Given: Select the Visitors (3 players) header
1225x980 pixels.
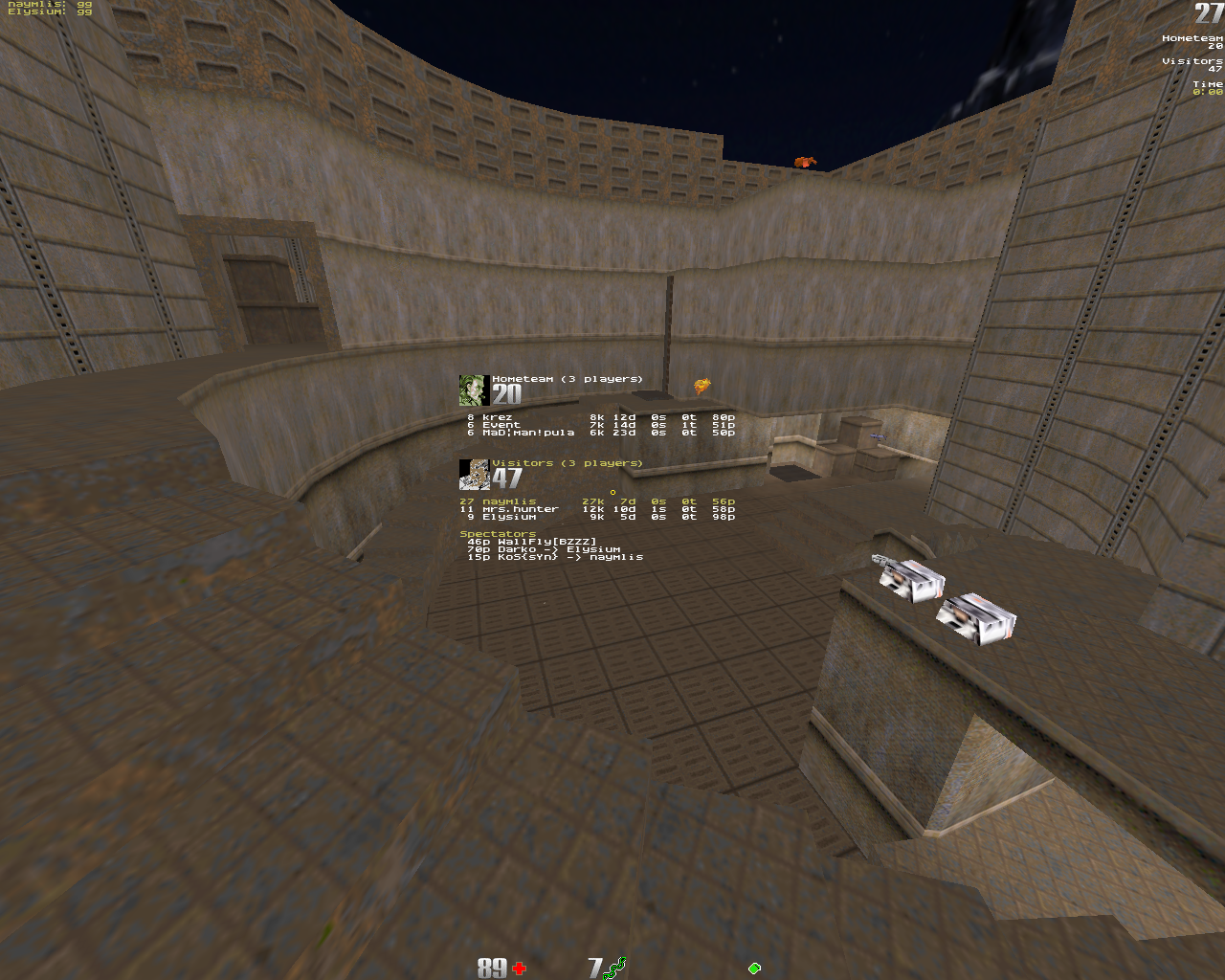Looking at the screenshot, I should (567, 463).
